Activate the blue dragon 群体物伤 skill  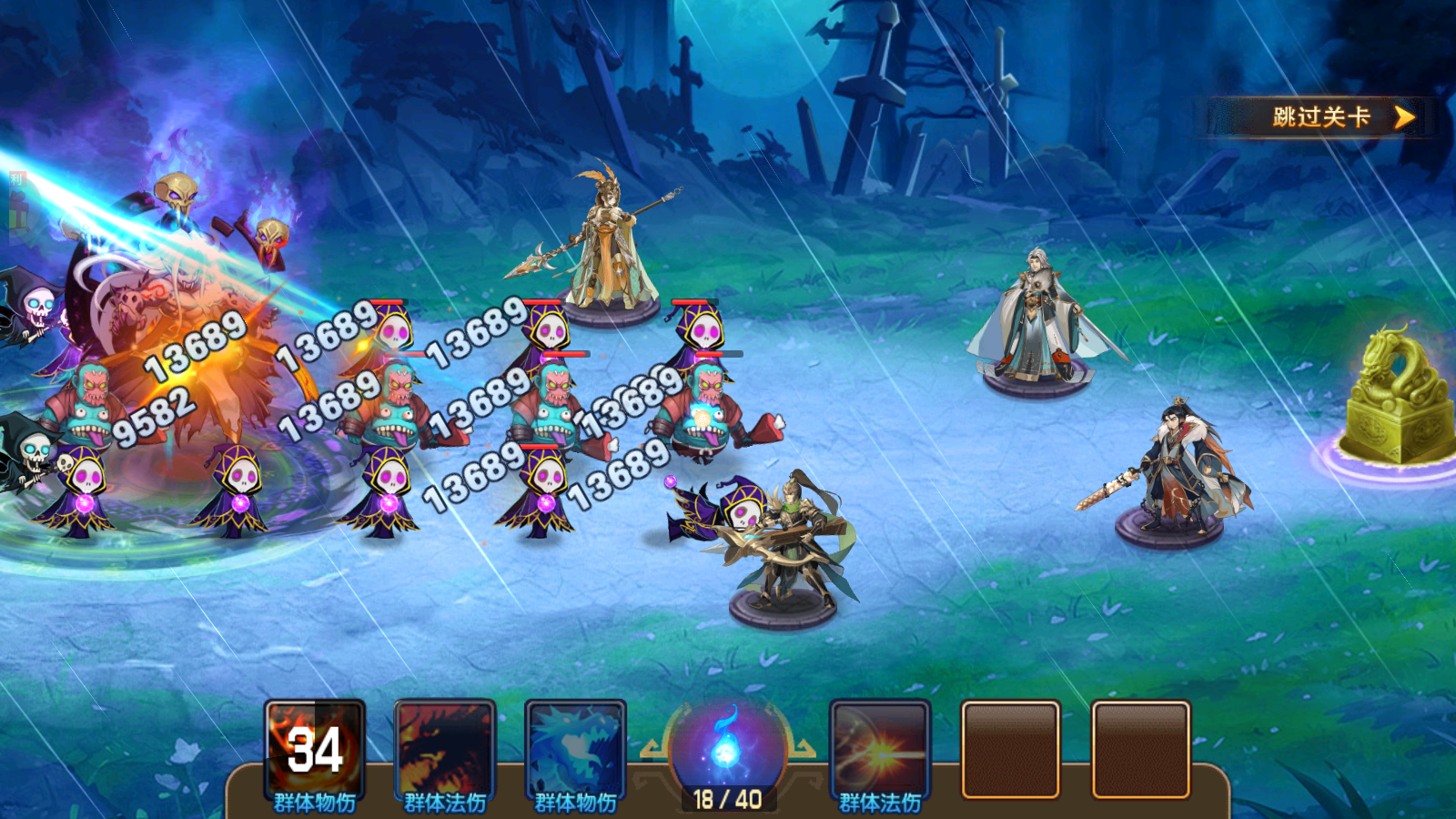[x=575, y=751]
